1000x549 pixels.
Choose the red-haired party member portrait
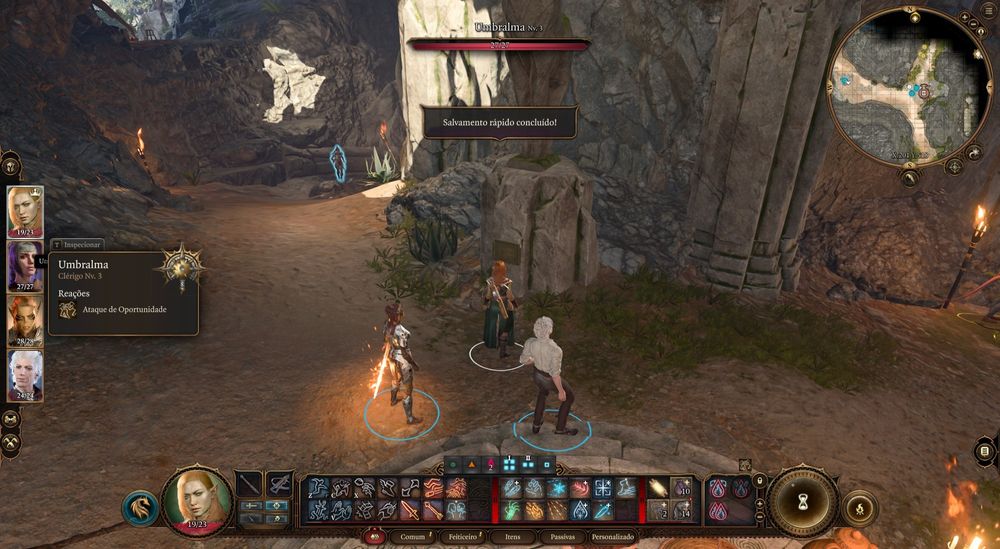[x=25, y=320]
